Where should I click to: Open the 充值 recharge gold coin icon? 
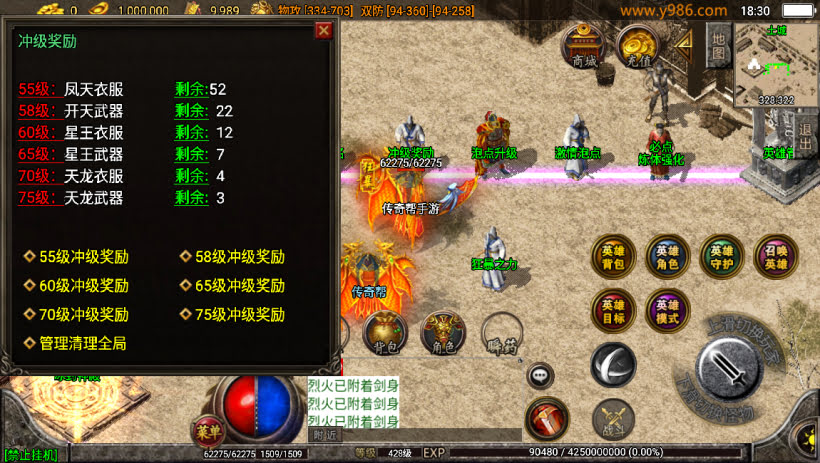[x=636, y=46]
